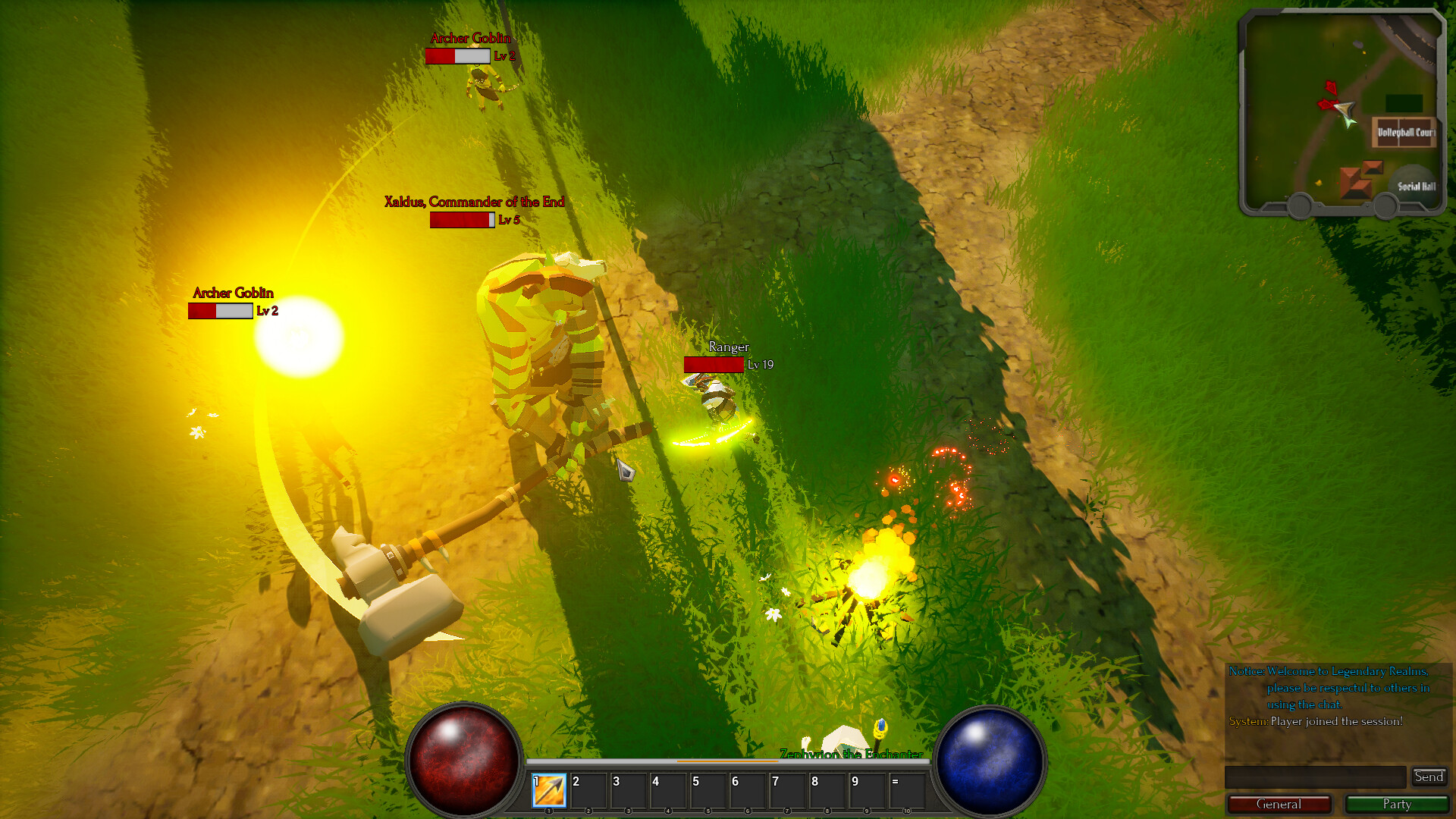This screenshot has height=819, width=1456.
Task: Switch to the General chat tab
Action: coord(1279,804)
